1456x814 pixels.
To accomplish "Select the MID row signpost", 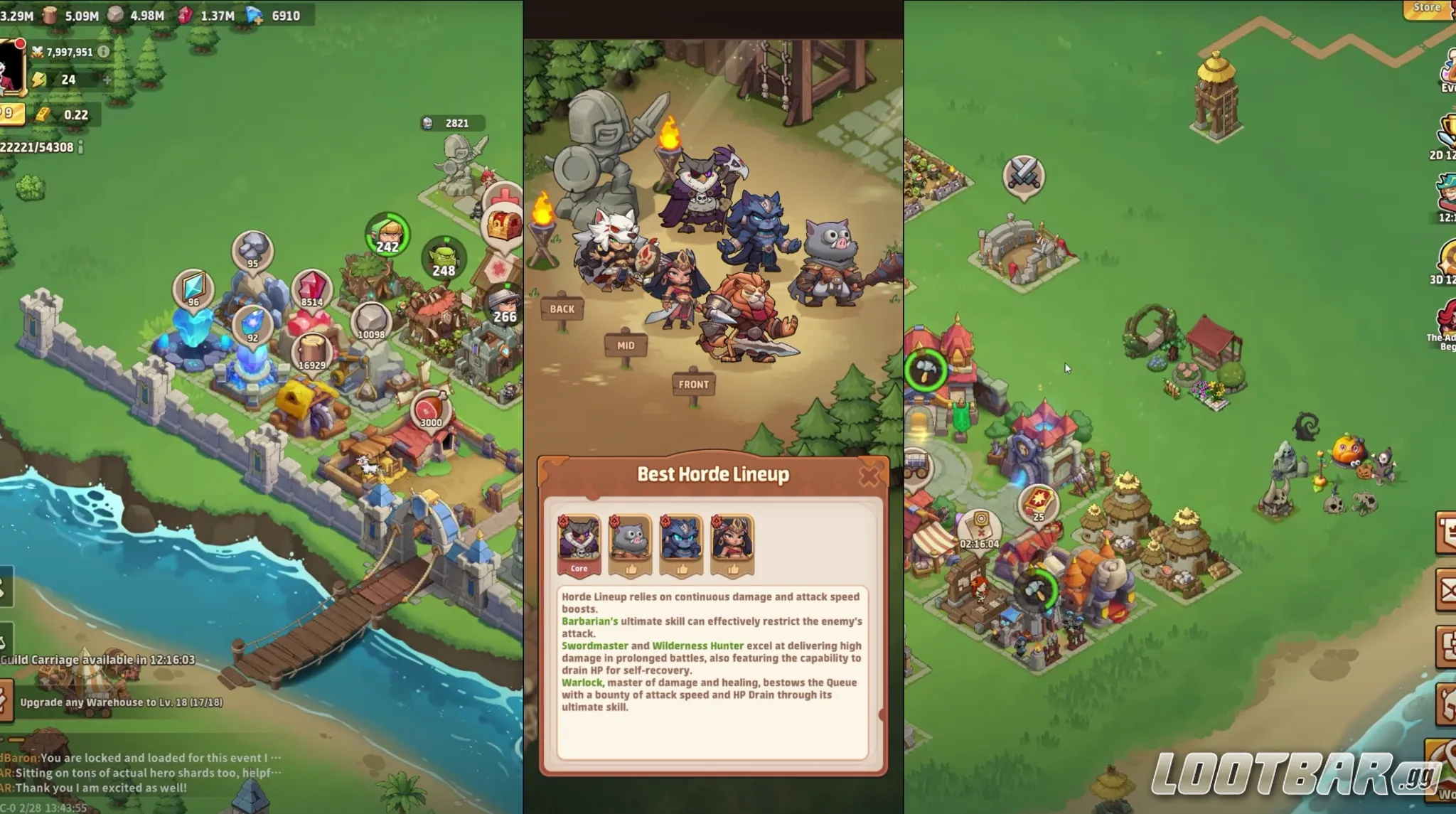I will (x=625, y=344).
